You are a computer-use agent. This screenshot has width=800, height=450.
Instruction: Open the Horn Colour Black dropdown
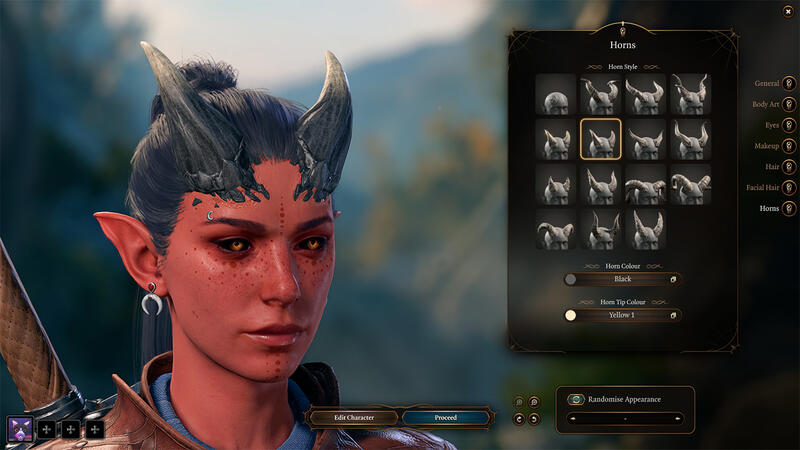pyautogui.click(x=622, y=279)
